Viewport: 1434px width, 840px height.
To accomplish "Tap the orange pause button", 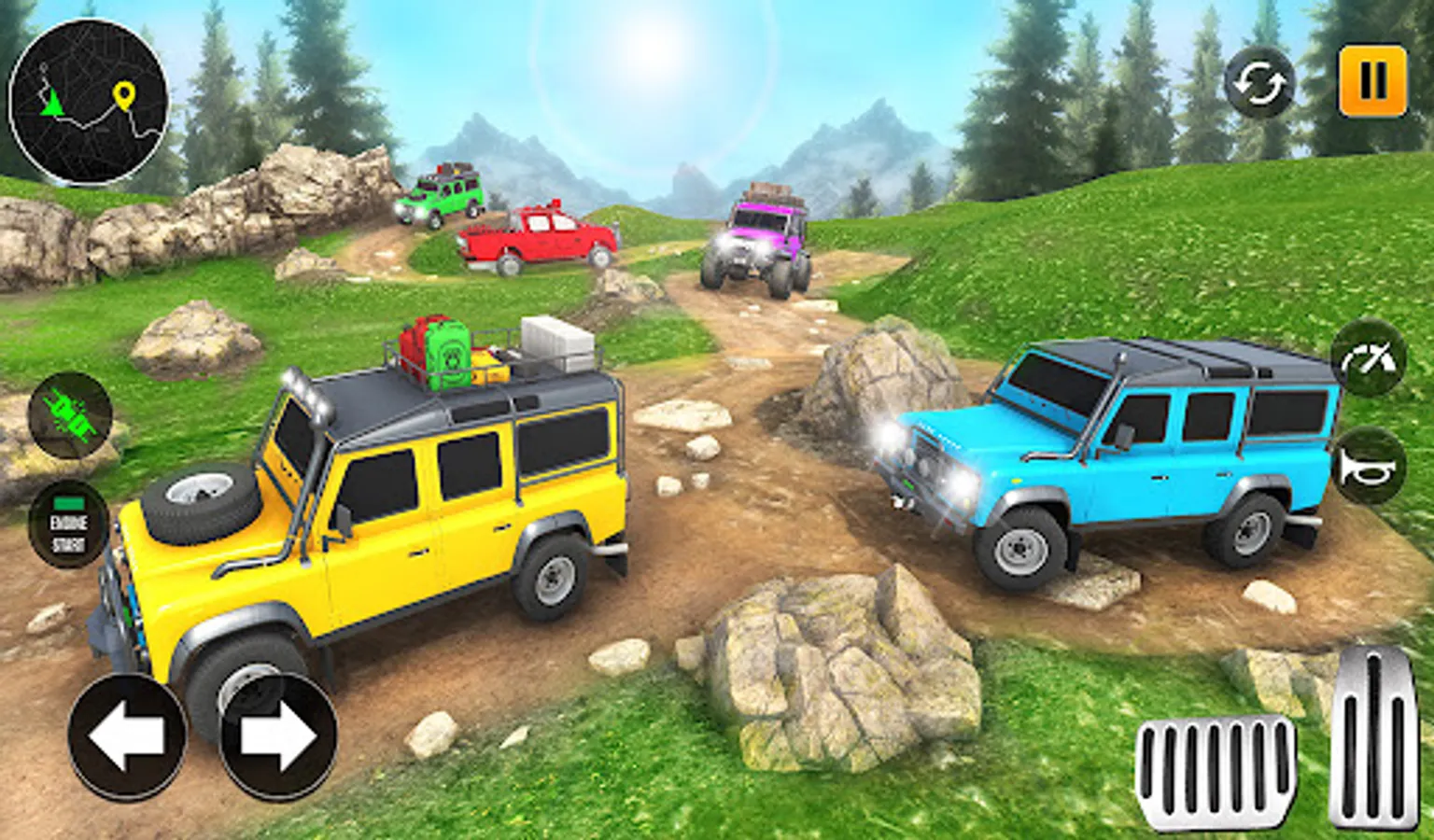I will pos(1372,81).
